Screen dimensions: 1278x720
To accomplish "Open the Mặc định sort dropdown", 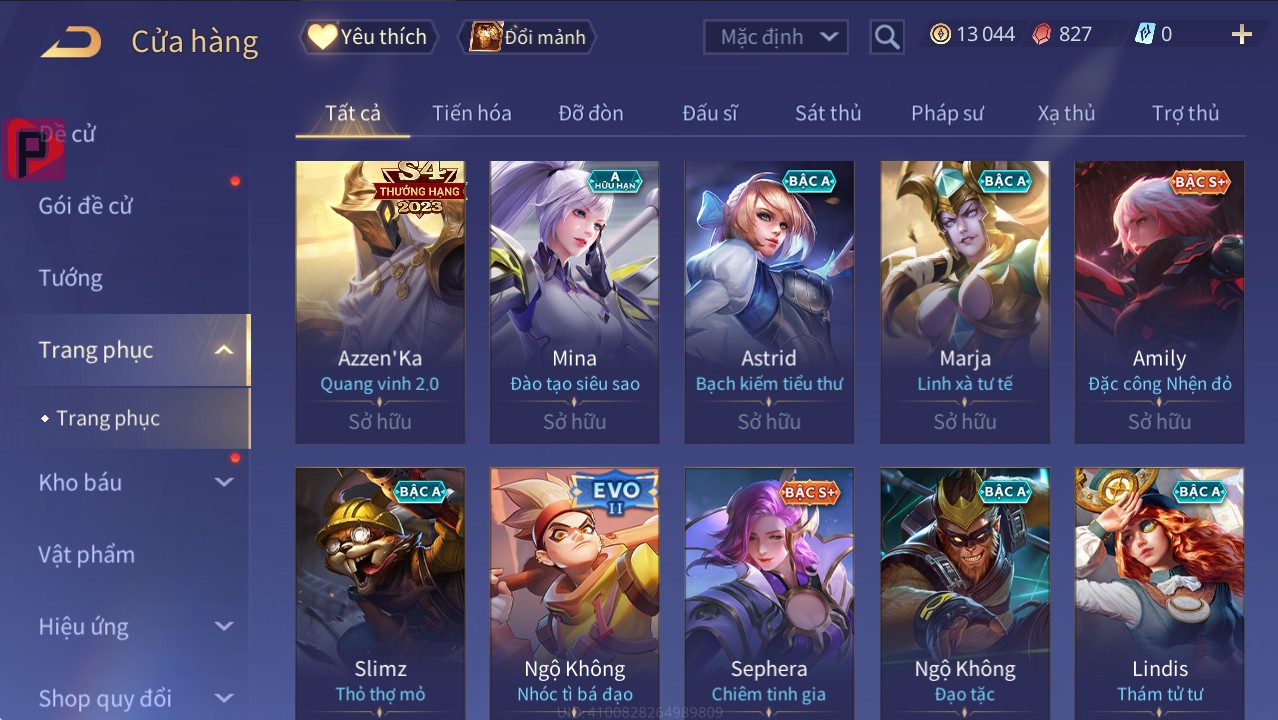I will [776, 37].
